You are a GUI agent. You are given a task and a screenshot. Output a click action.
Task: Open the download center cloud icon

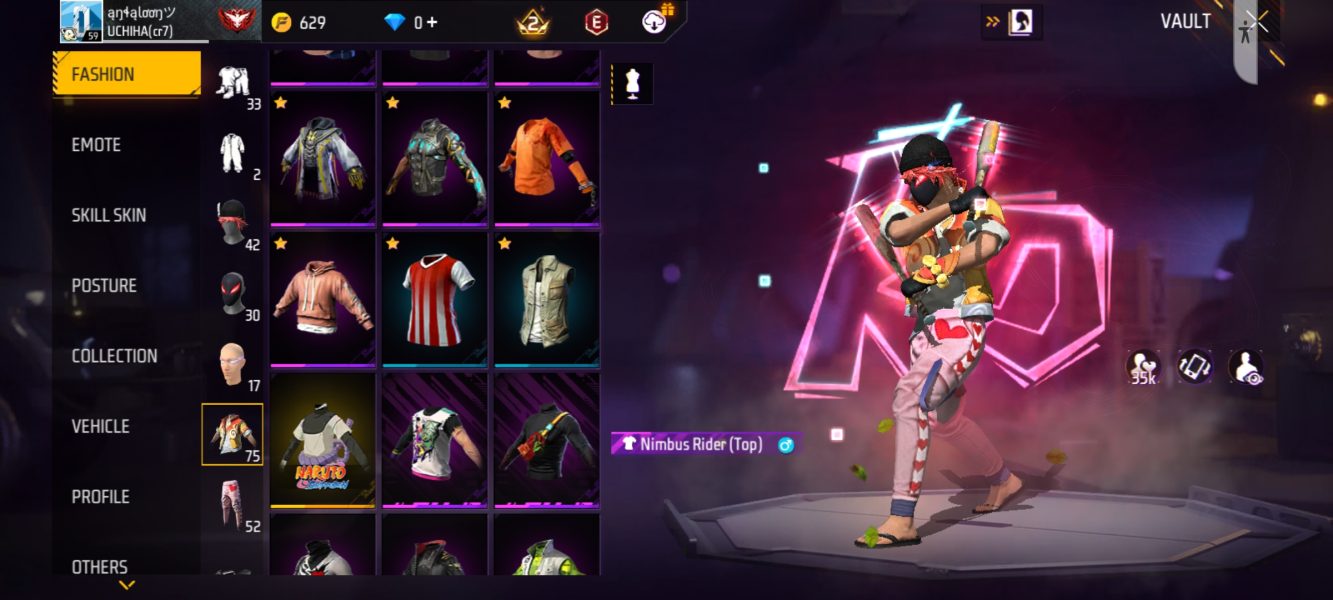coord(655,21)
